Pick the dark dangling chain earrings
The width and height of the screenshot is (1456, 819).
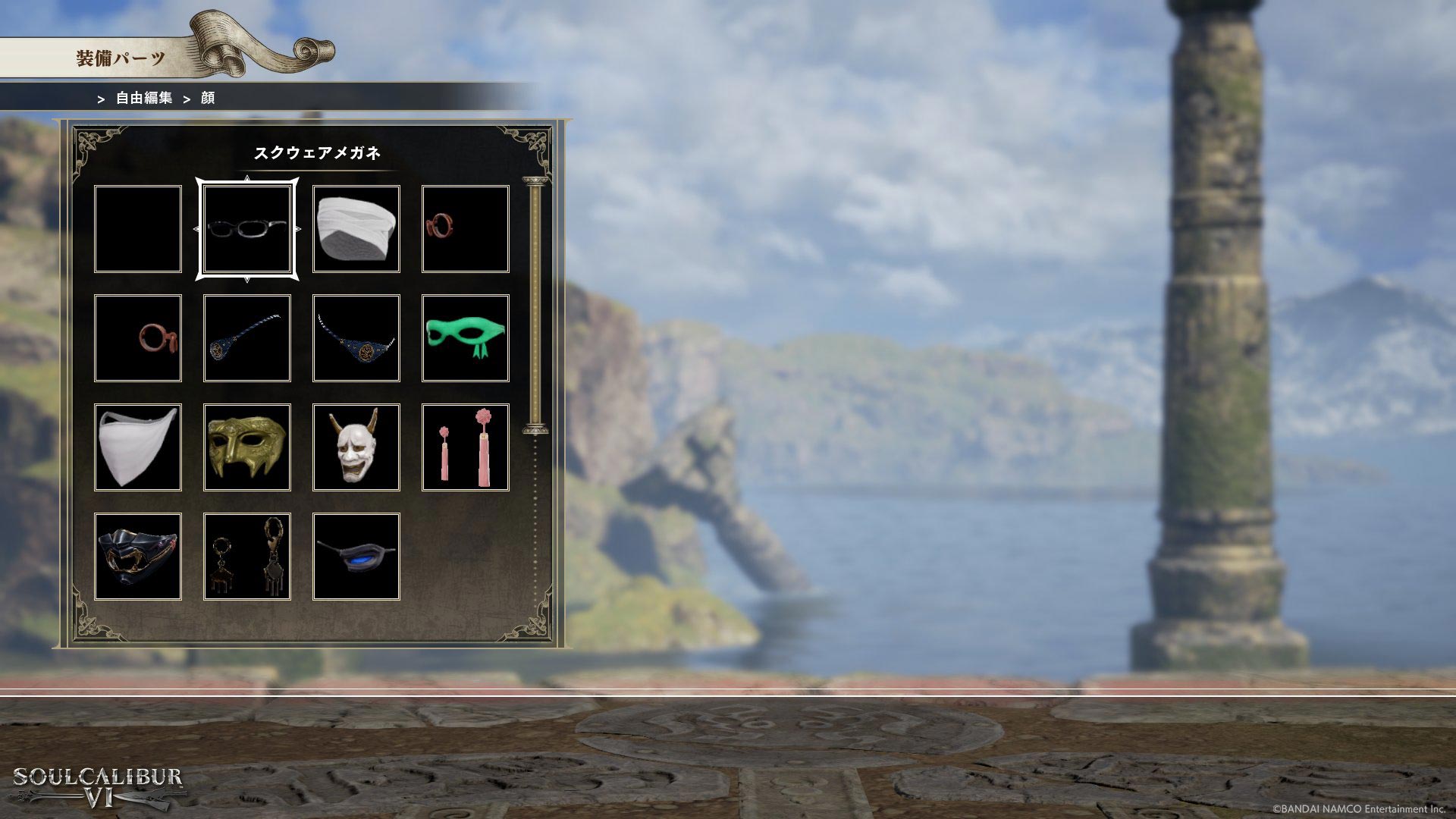click(247, 557)
